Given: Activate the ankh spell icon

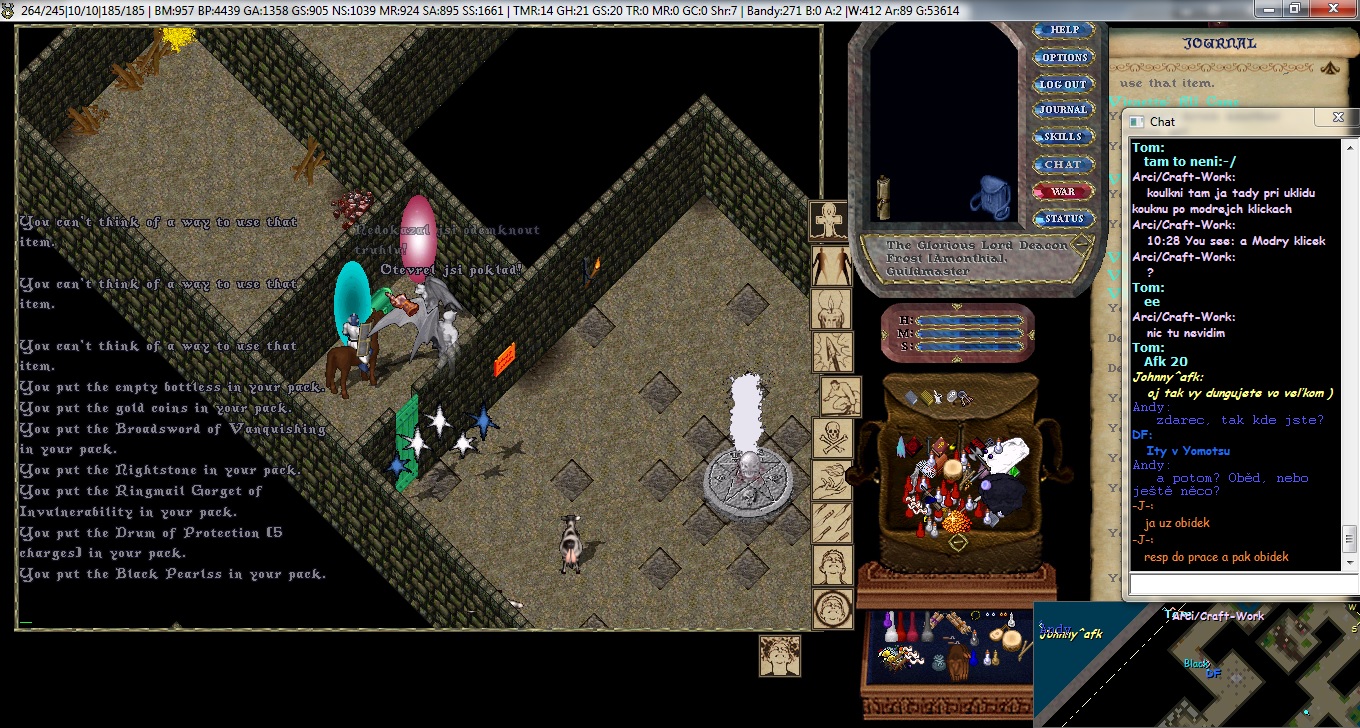Looking at the screenshot, I should coord(830,220).
